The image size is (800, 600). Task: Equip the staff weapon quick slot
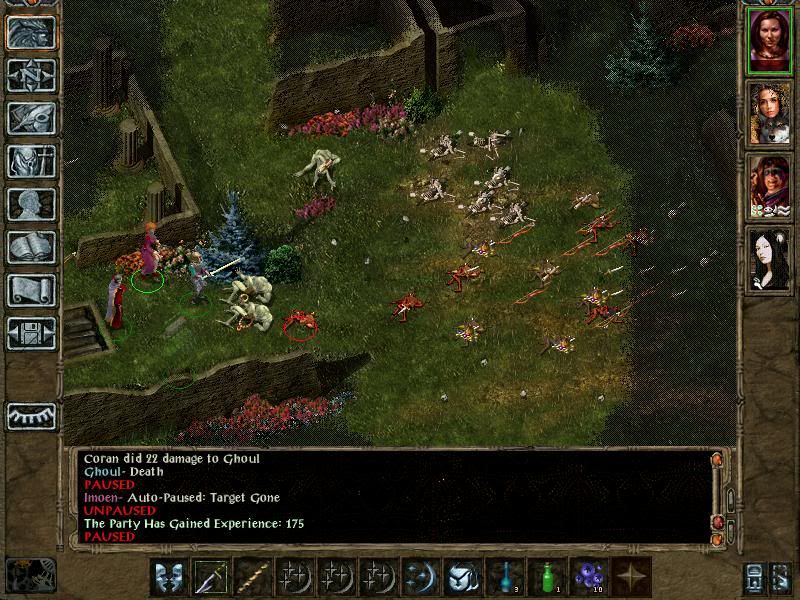(x=253, y=577)
